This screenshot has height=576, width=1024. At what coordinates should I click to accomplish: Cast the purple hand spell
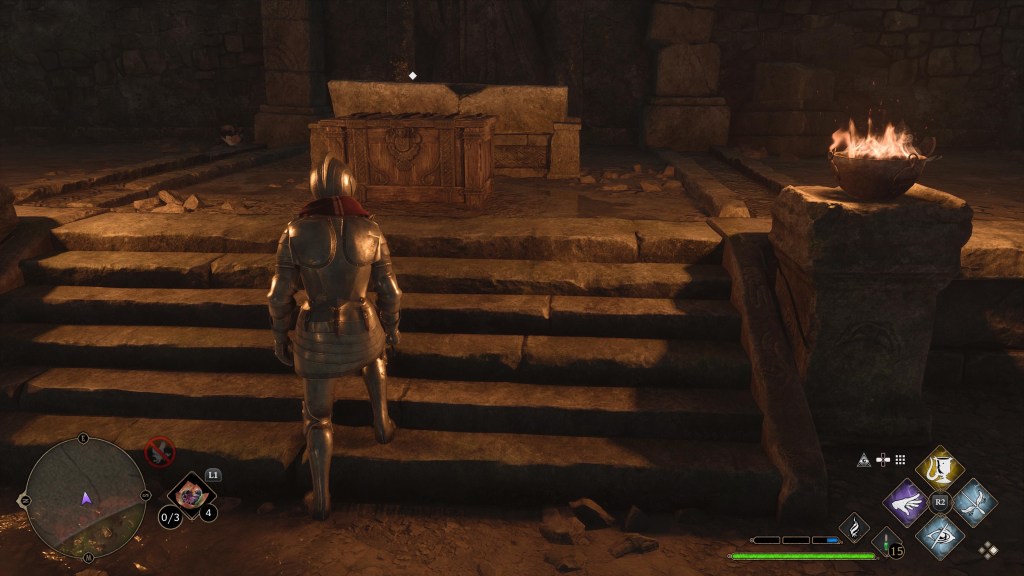907,500
